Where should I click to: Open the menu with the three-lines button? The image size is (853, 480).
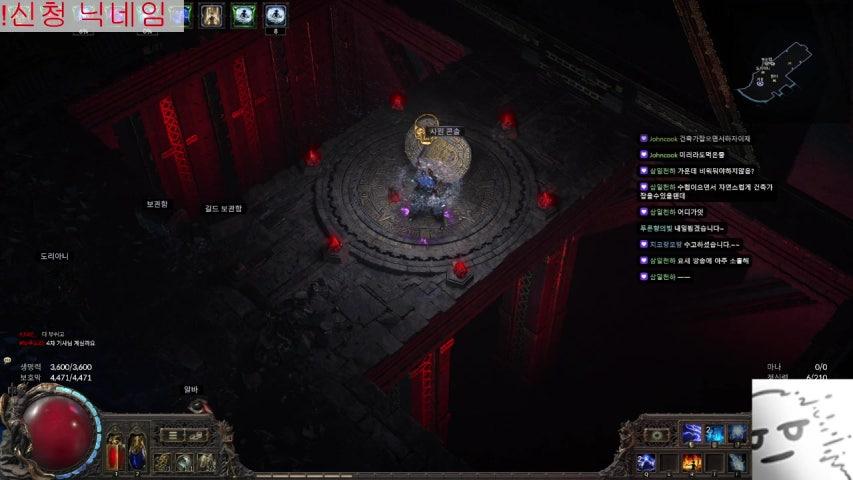(175, 435)
